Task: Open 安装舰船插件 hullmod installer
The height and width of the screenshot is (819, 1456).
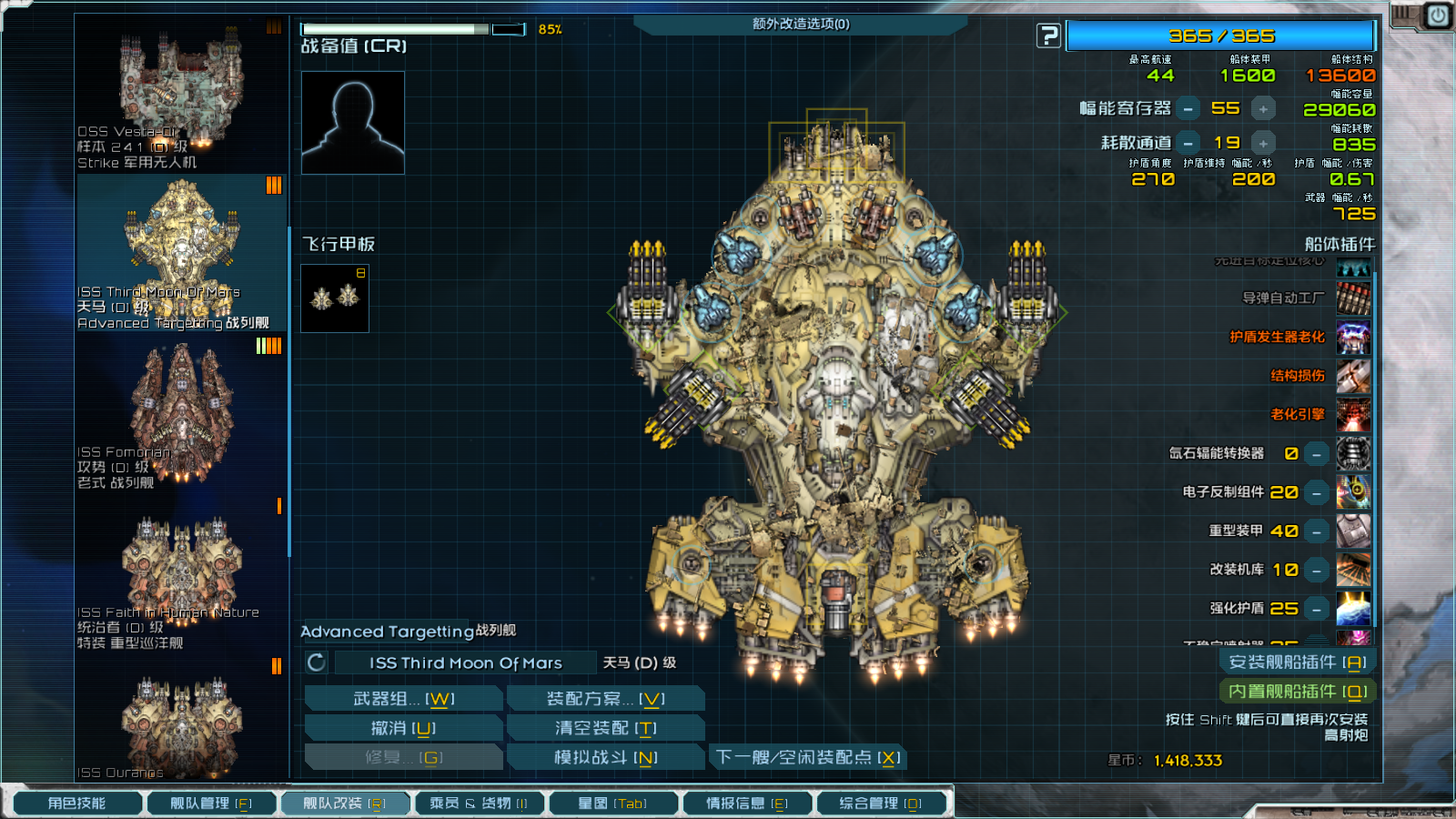Action: coord(1297,662)
